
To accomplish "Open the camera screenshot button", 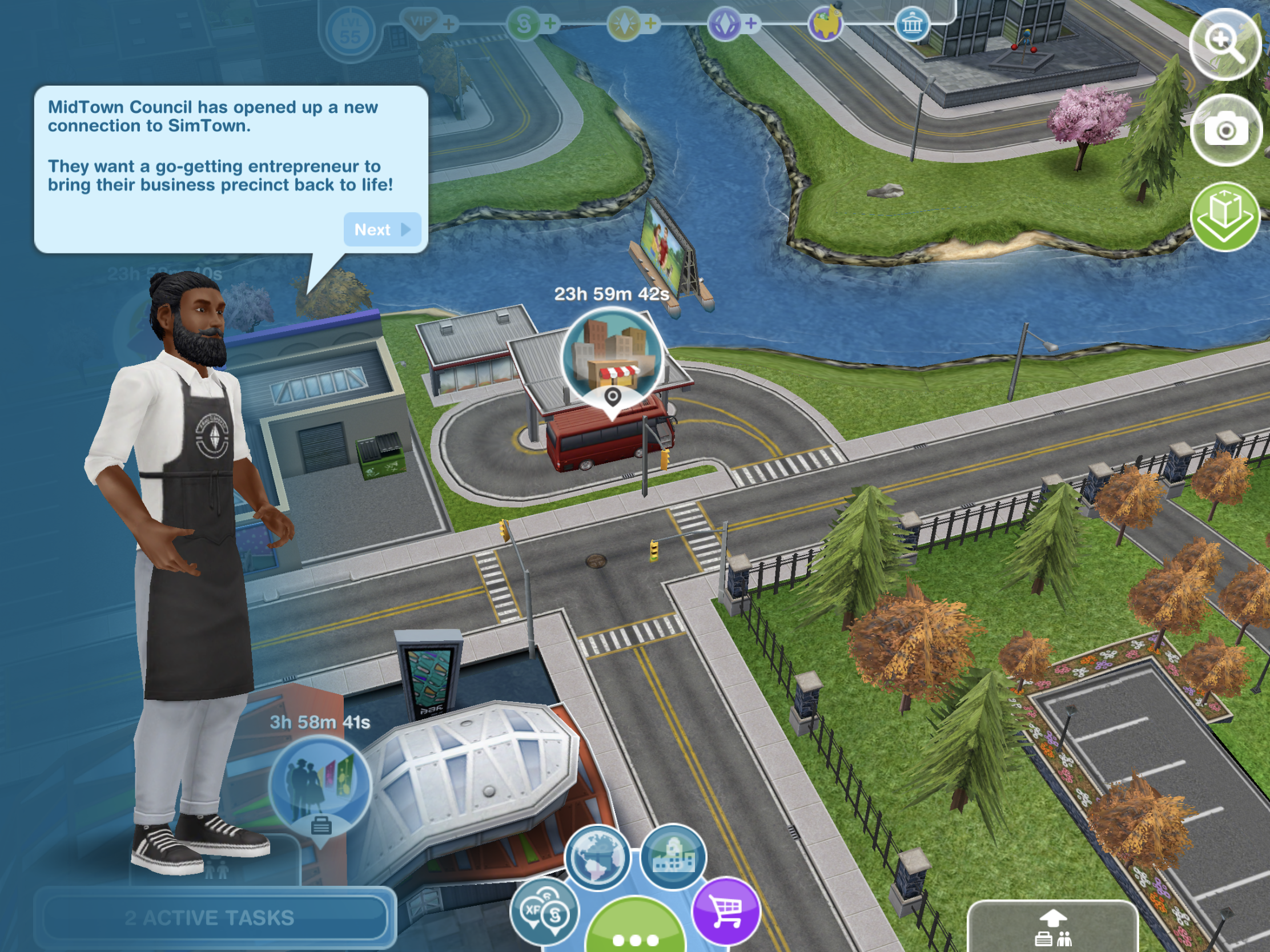I will 1225,130.
